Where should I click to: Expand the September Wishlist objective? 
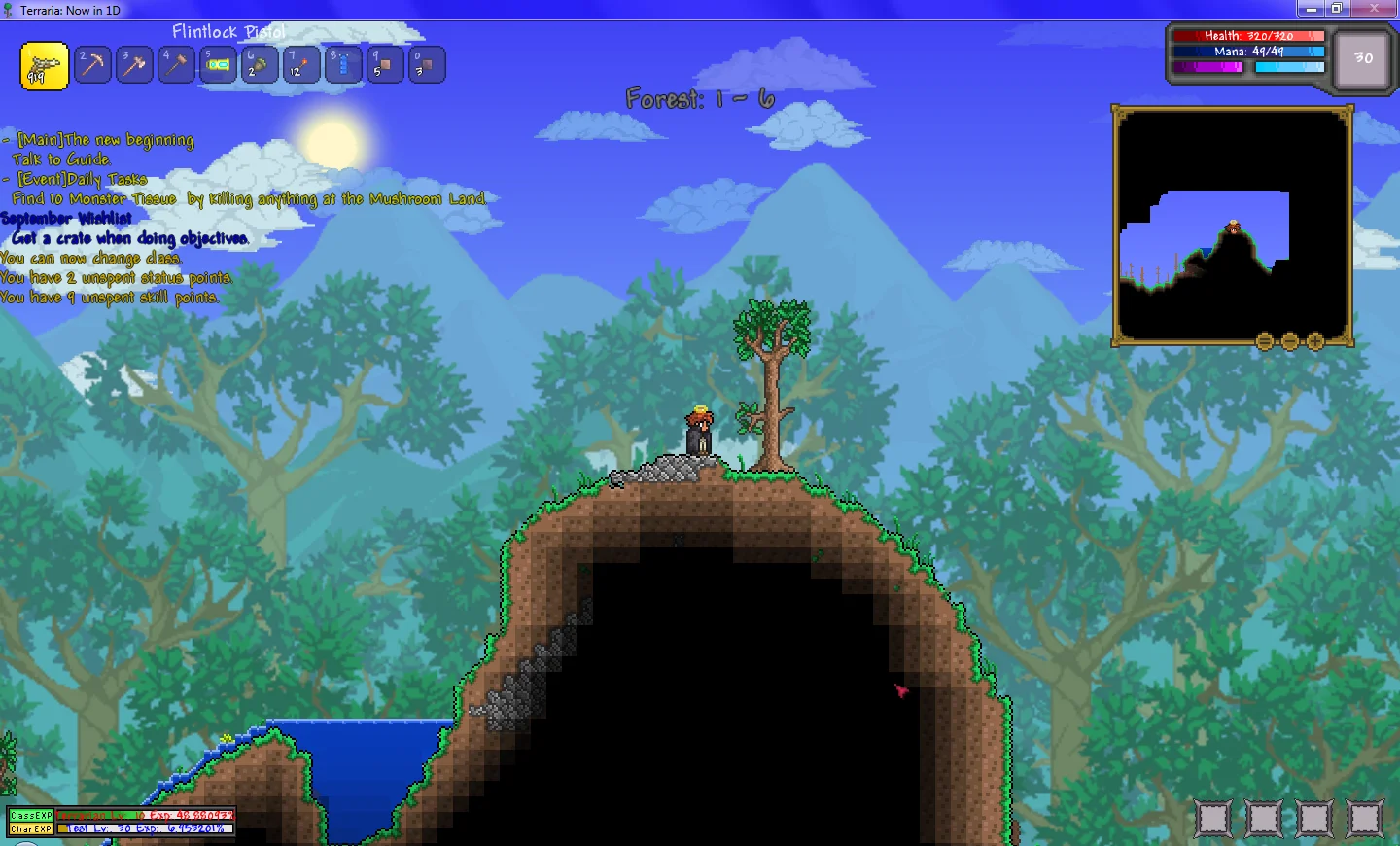click(65, 218)
